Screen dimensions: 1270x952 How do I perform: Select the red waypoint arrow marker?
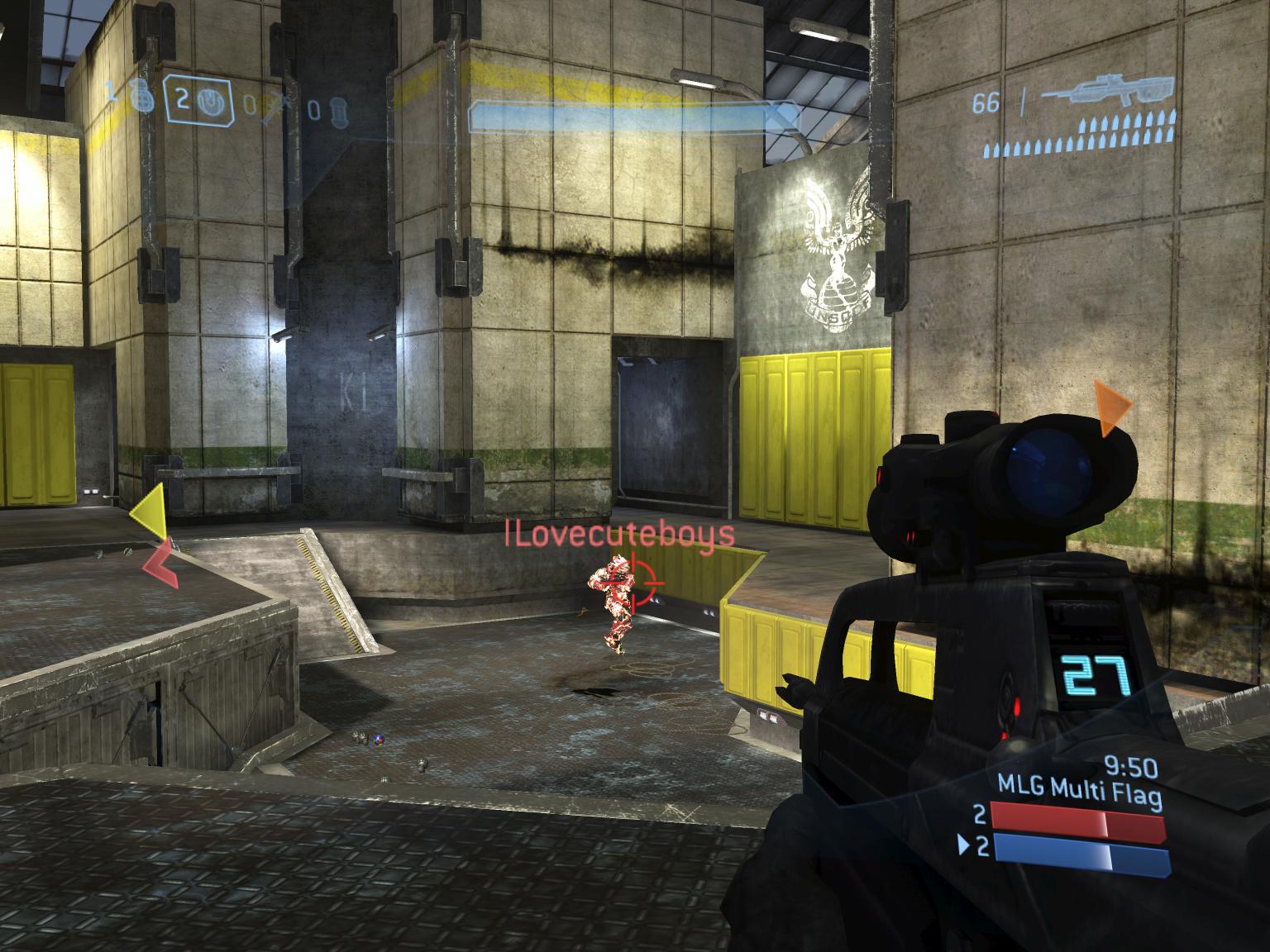coord(162,564)
